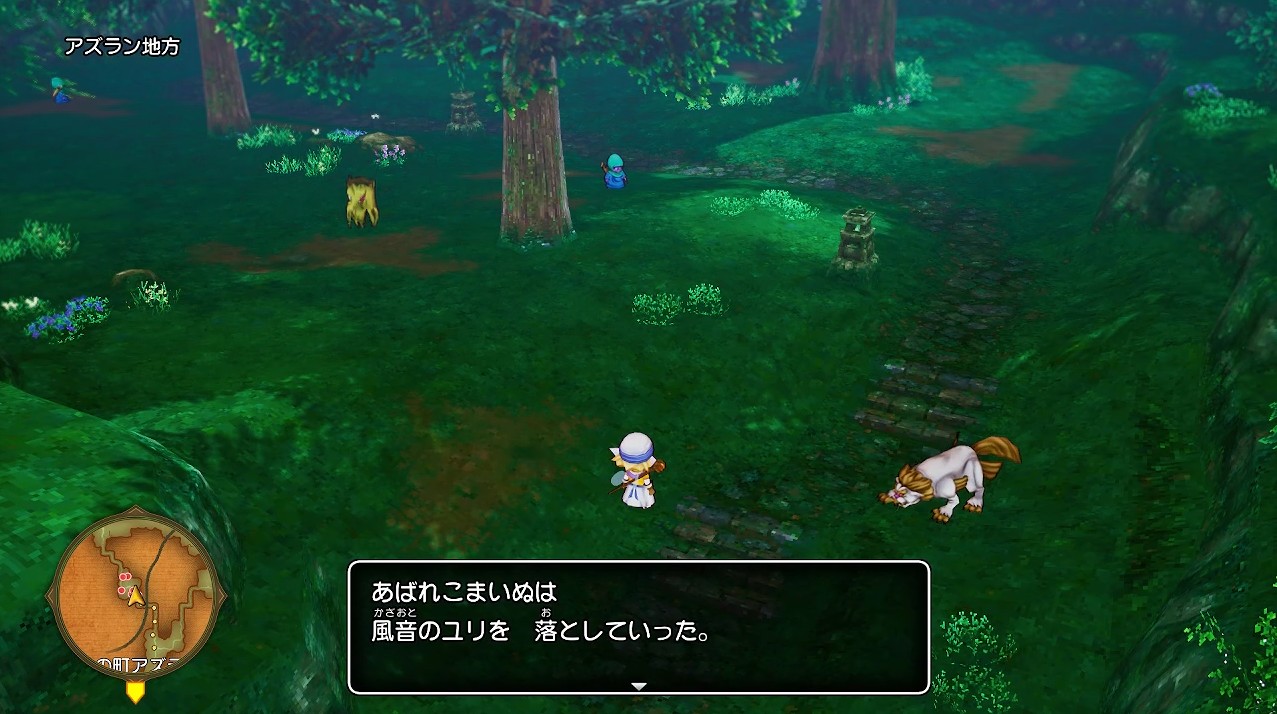Open the circular minimap
Viewport: 1277px width, 714px height.
135,593
